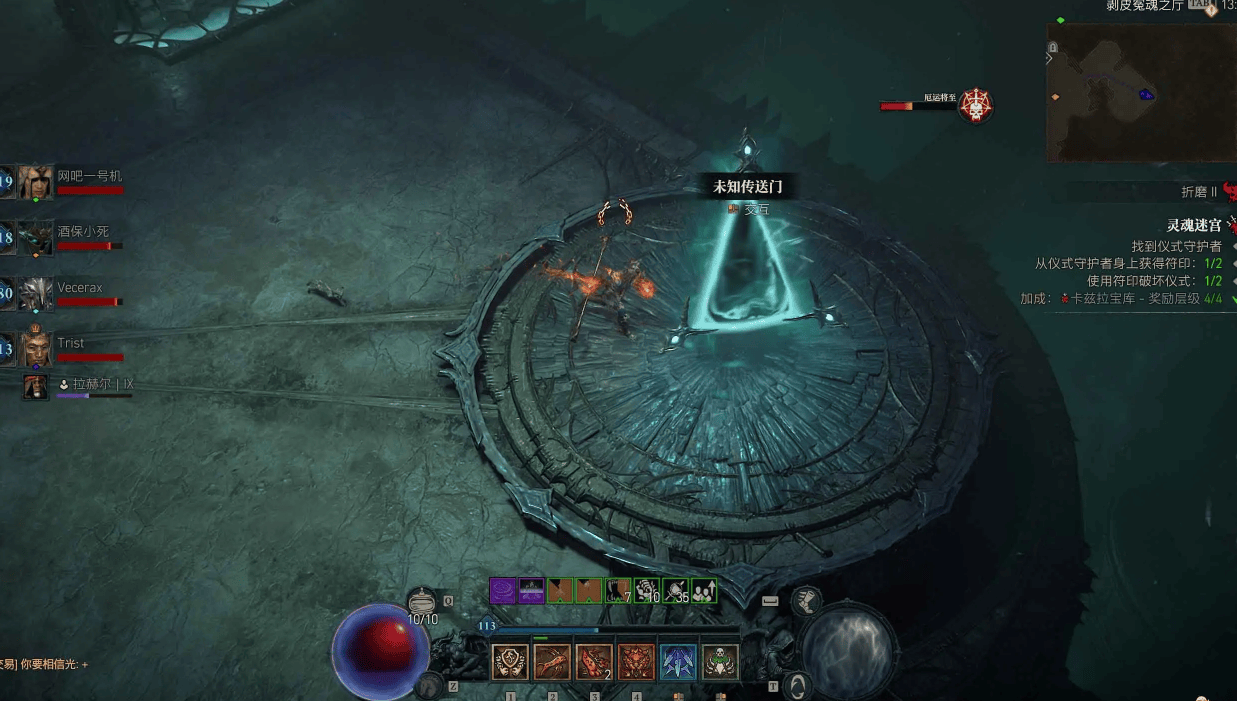
Task: Click the boot evade icon
Action: [x=805, y=600]
